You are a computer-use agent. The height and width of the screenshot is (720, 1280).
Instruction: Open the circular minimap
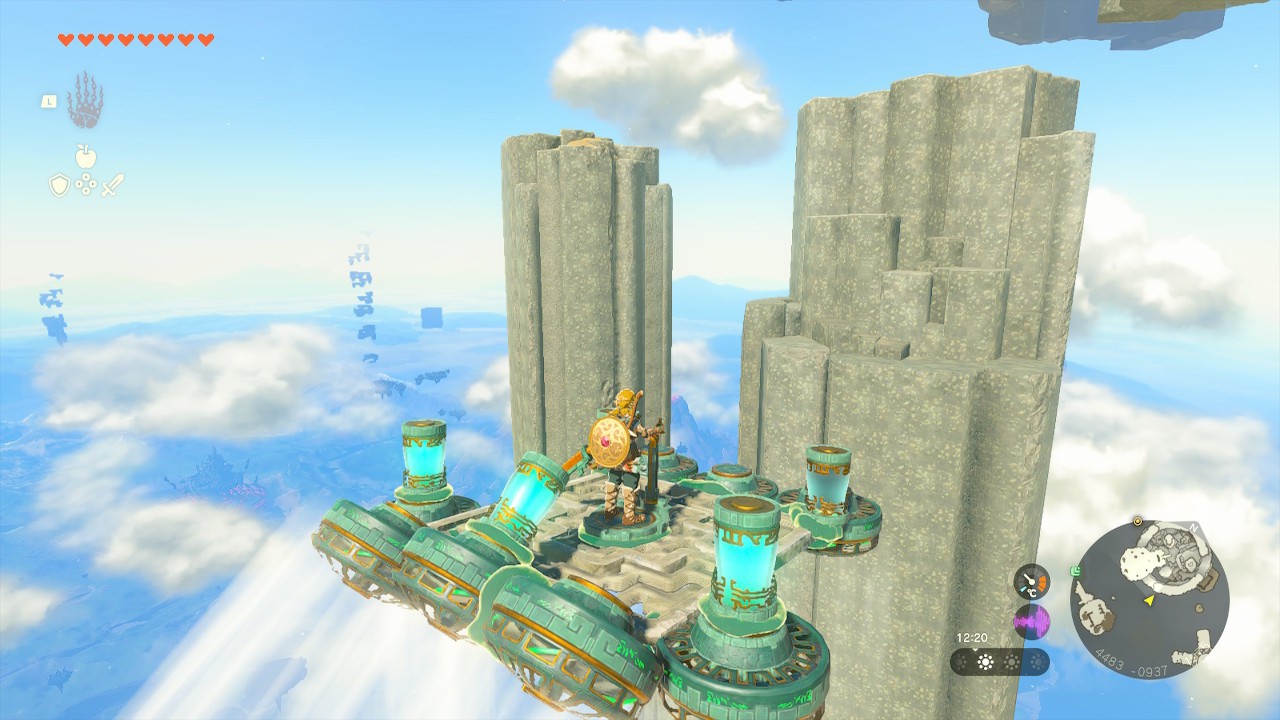[x=1149, y=601]
